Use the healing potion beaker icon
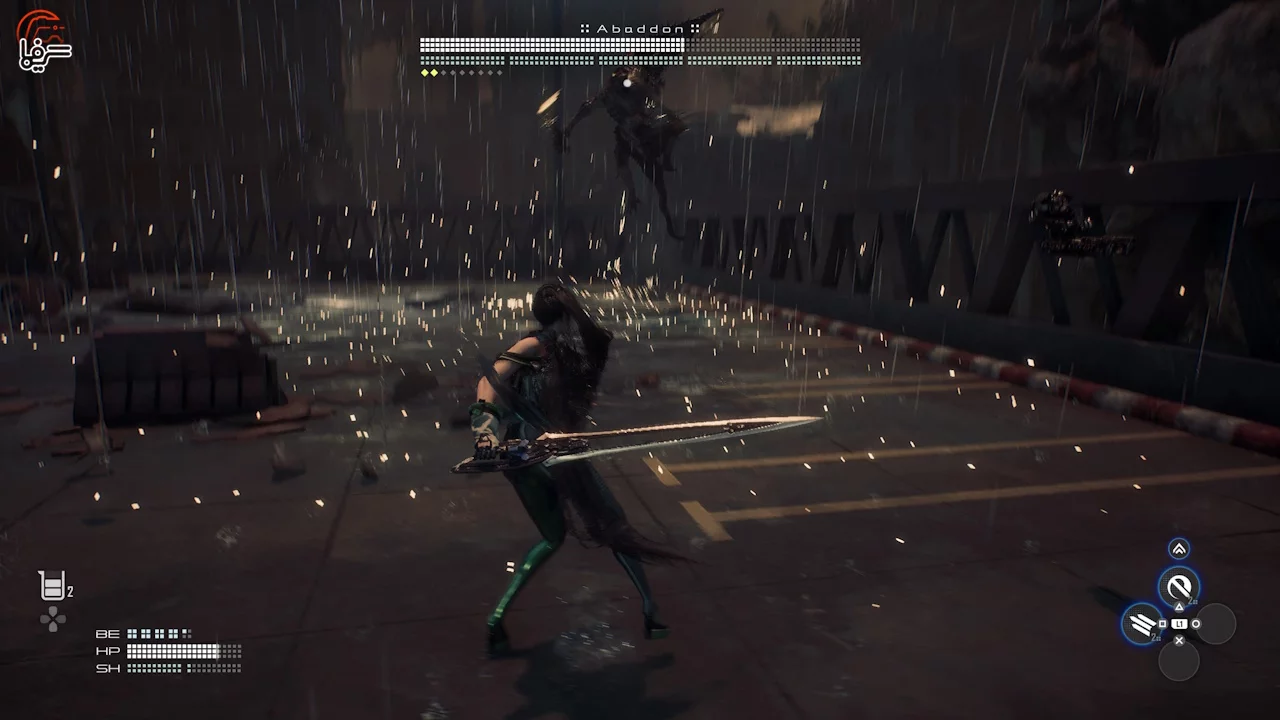The image size is (1280, 720). tap(53, 586)
